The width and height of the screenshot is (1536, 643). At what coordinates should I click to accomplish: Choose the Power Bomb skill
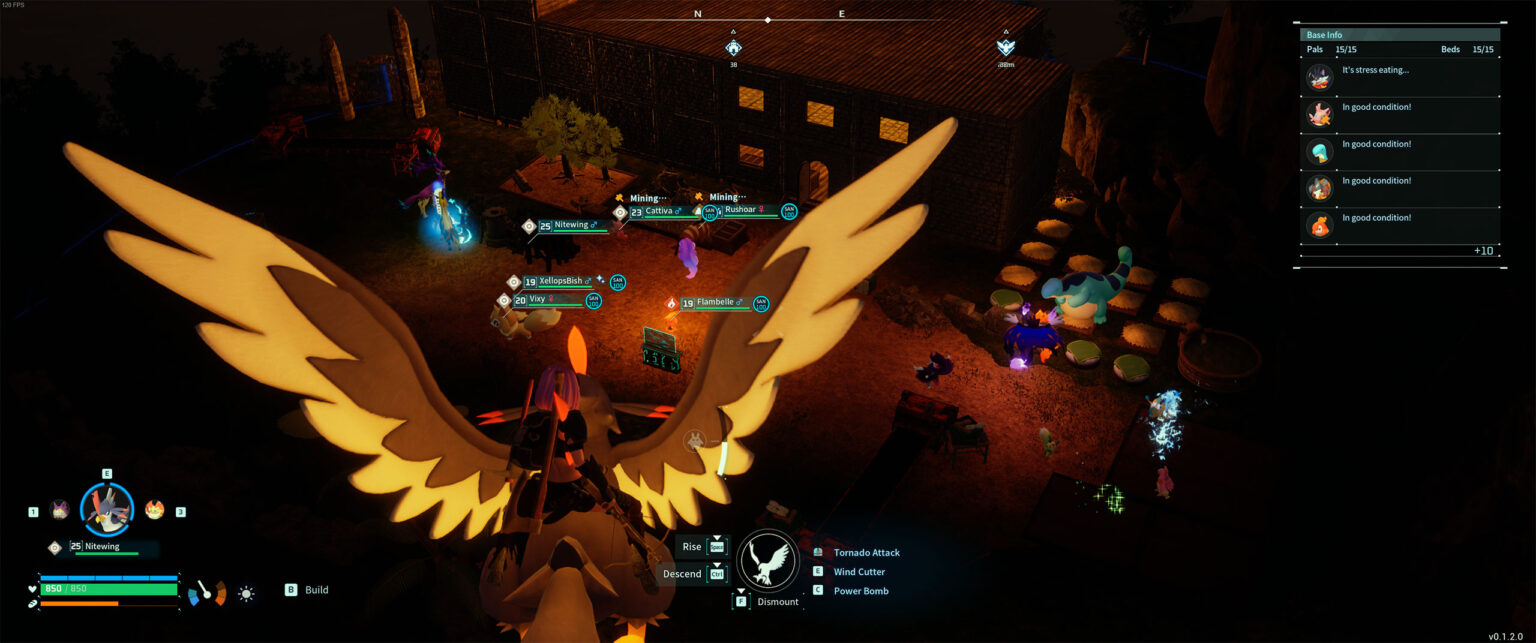click(861, 591)
